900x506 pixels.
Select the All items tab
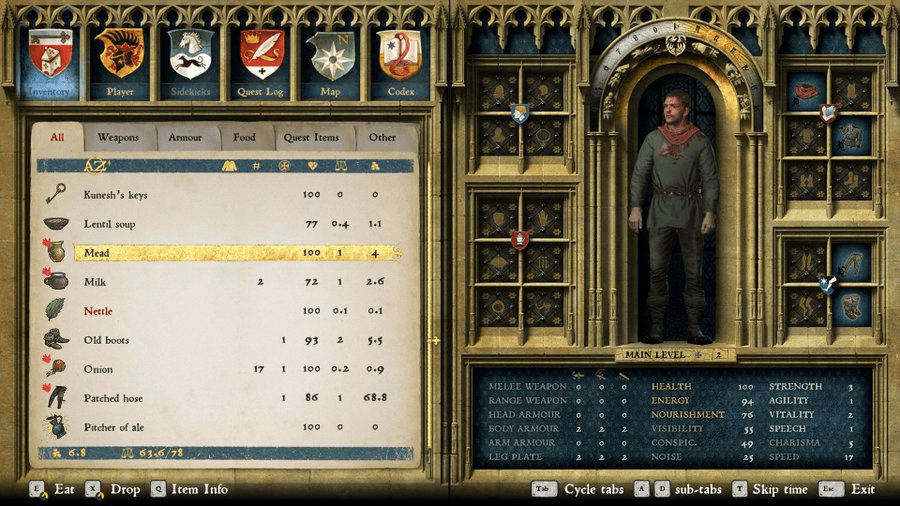pyautogui.click(x=57, y=137)
